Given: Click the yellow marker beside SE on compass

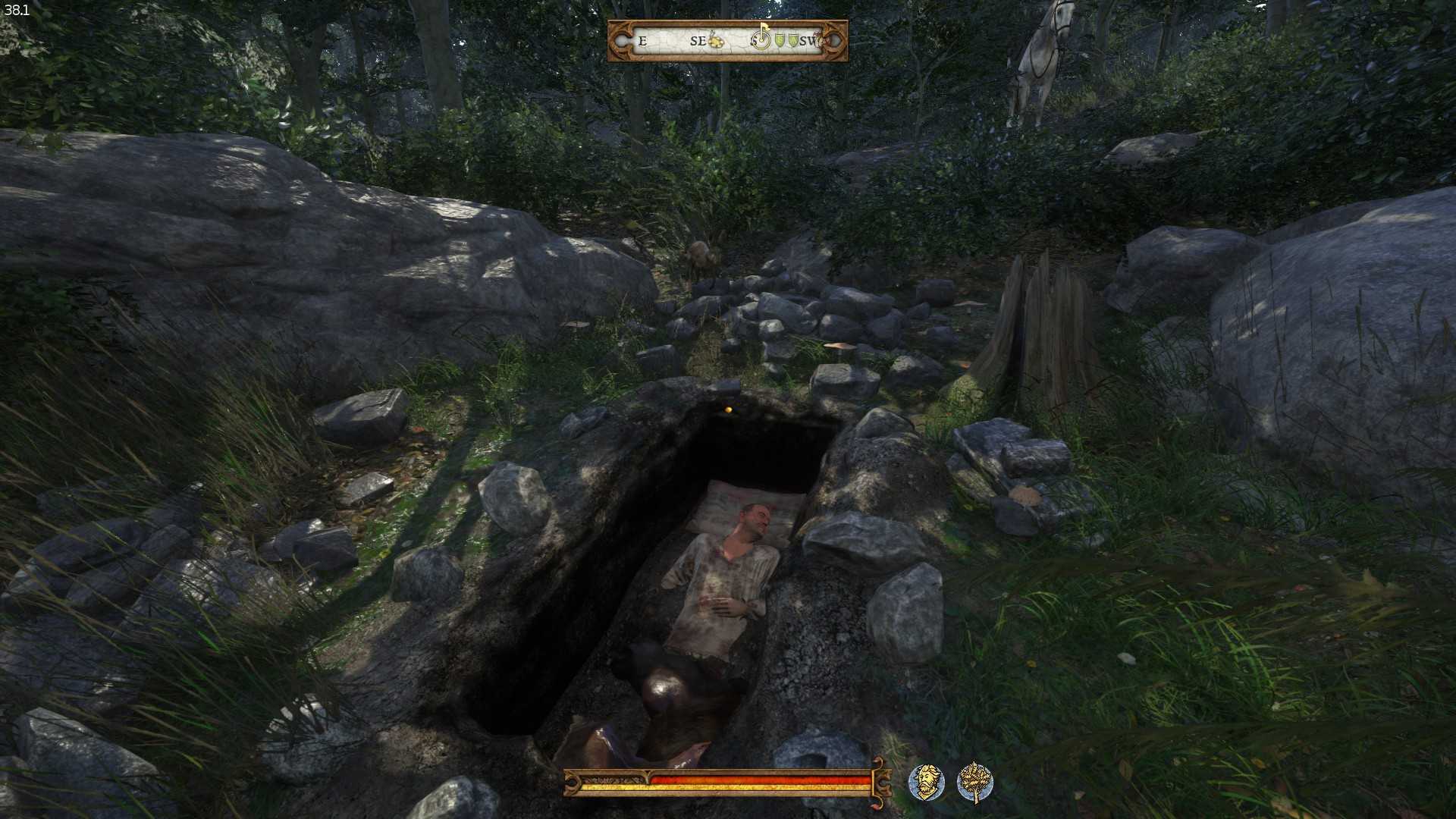Looking at the screenshot, I should point(716,40).
